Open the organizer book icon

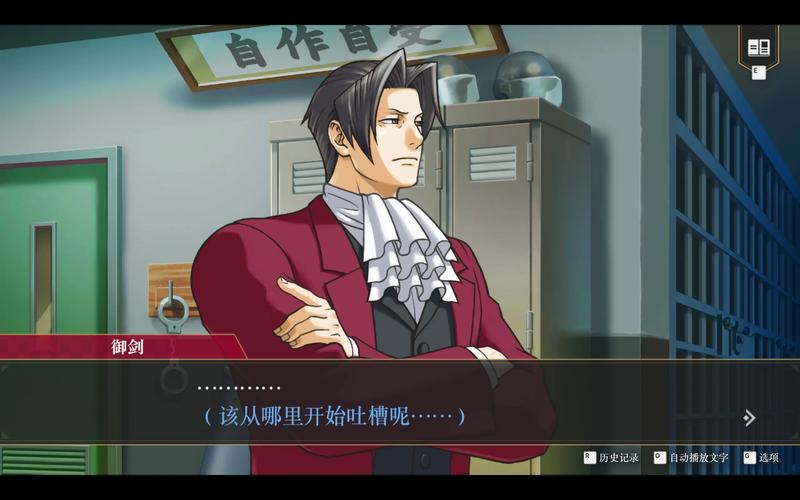click(x=759, y=47)
